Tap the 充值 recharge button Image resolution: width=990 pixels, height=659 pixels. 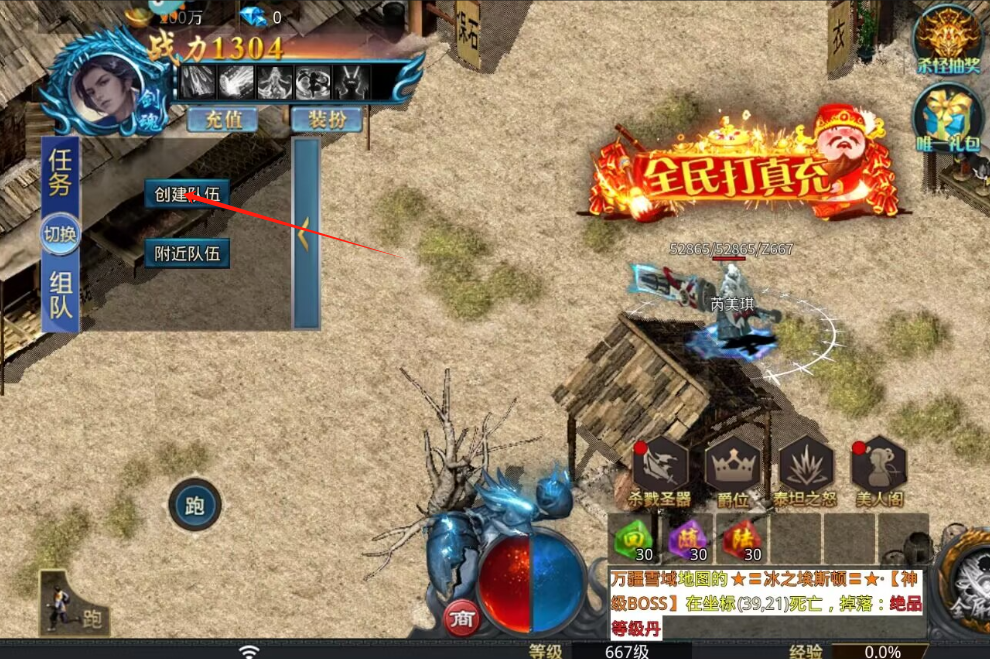[222, 120]
